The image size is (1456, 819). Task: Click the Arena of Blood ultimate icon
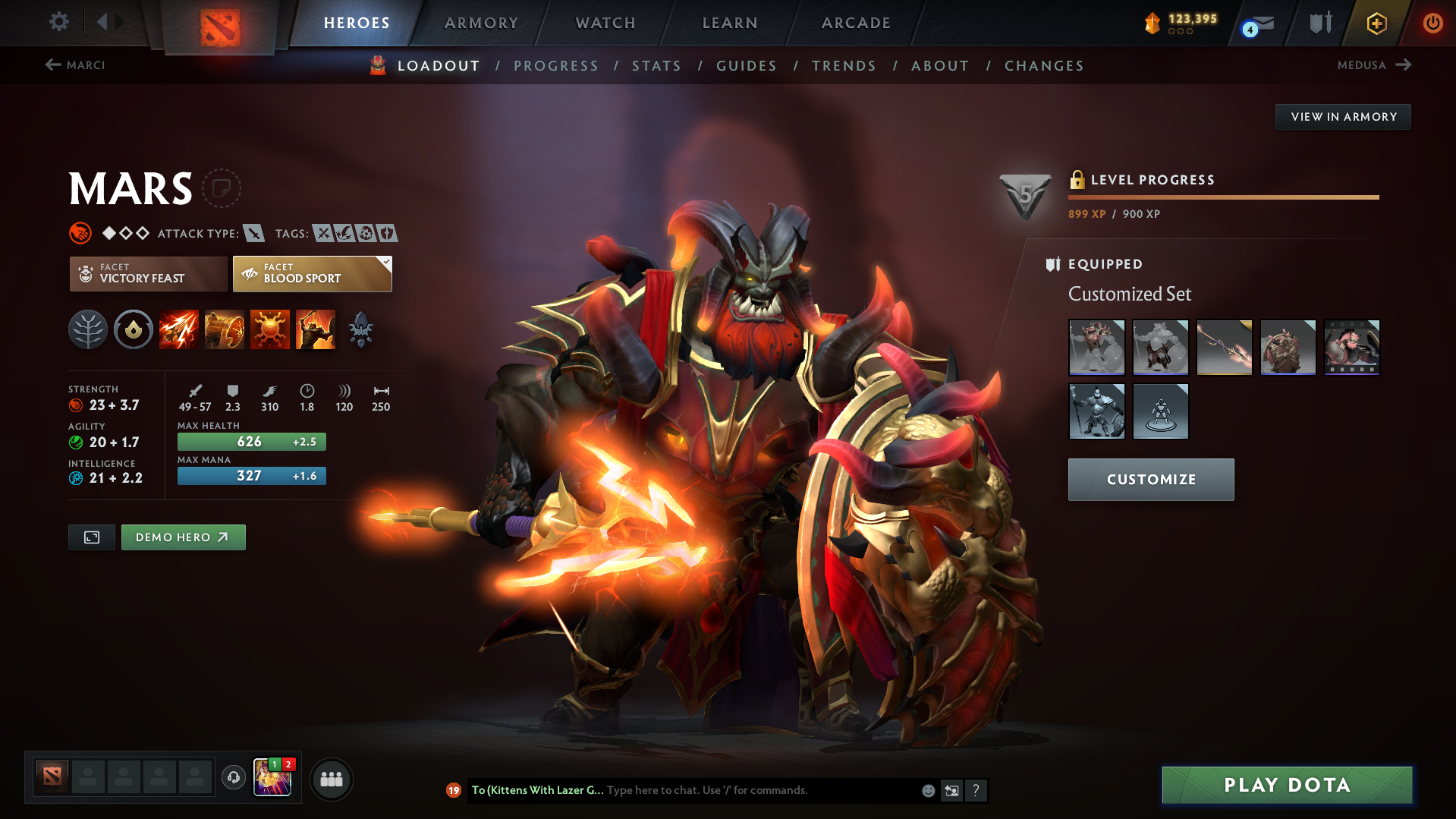tap(315, 329)
